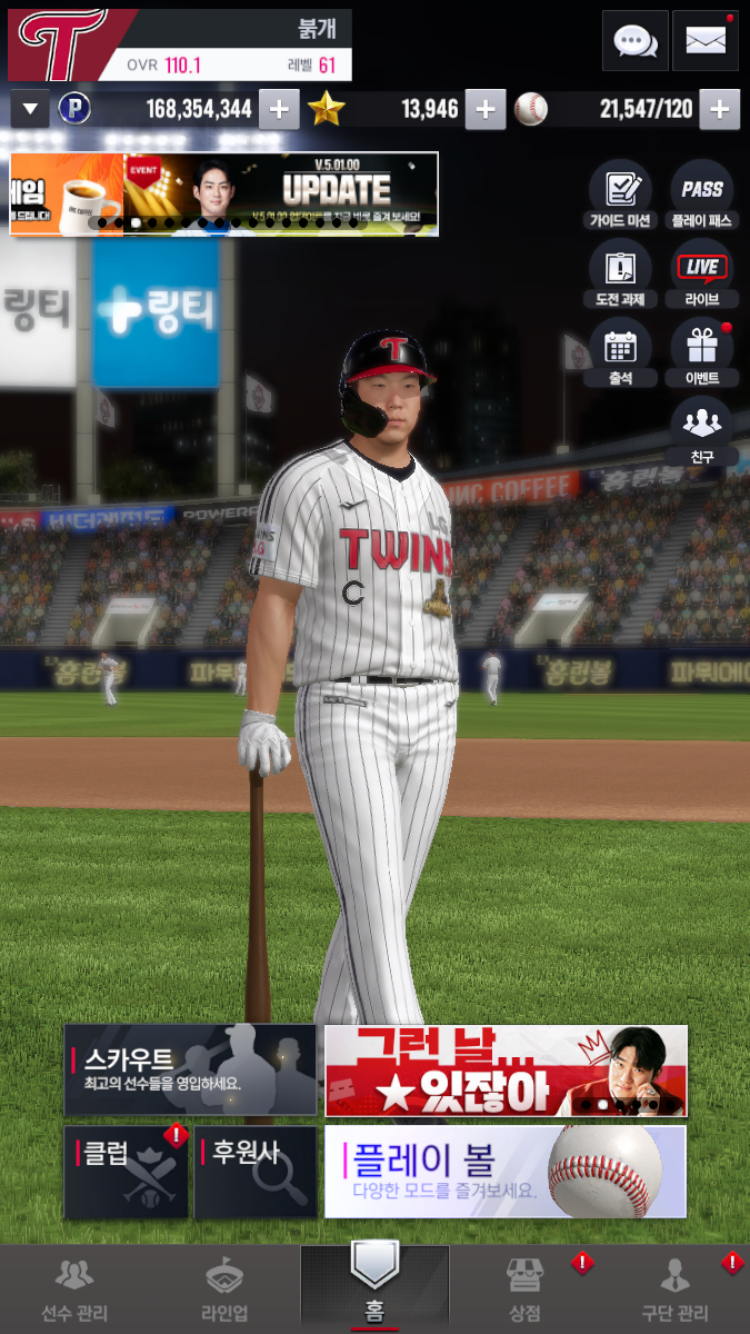Screen dimensions: 750x1334
Task: Add more P points with plus button
Action: coord(279,110)
